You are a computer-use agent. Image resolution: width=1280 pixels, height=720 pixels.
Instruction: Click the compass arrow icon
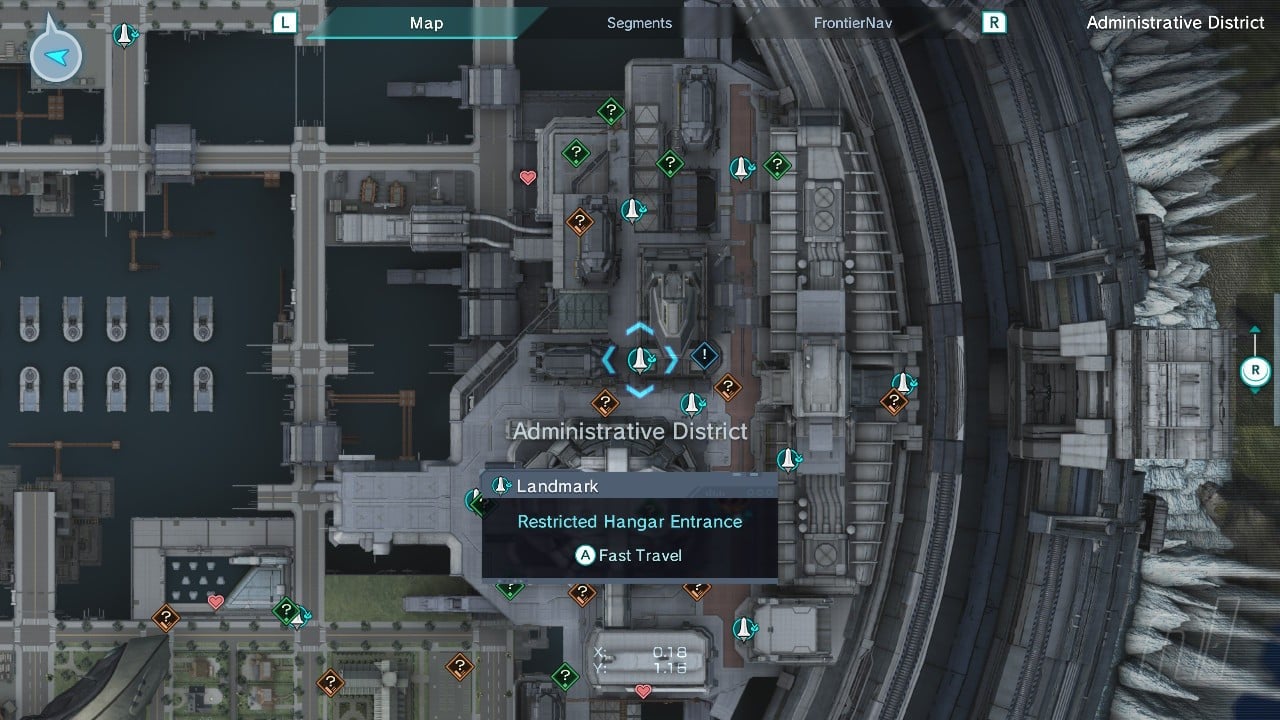56,56
